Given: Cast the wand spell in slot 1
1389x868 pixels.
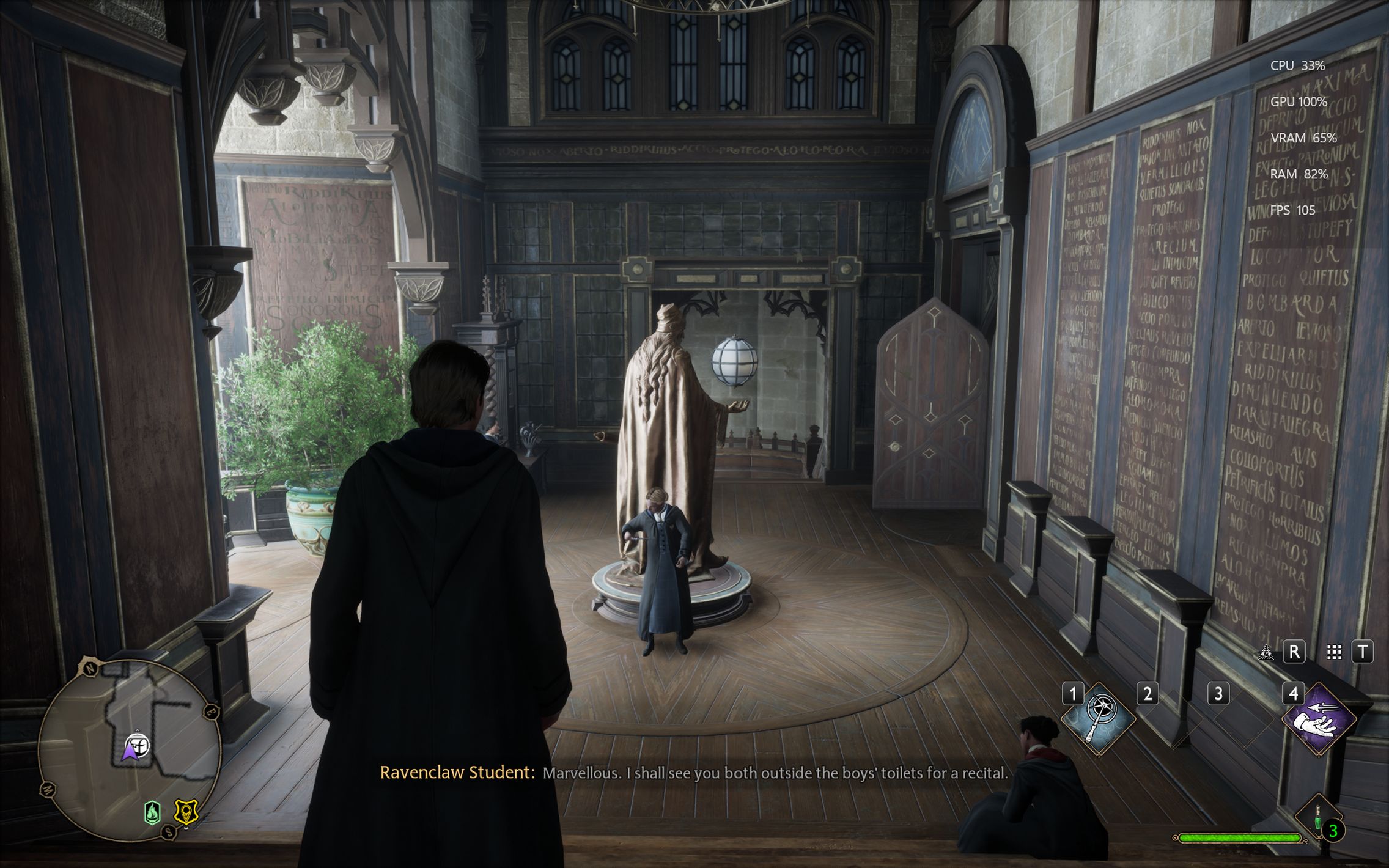Looking at the screenshot, I should (1099, 719).
